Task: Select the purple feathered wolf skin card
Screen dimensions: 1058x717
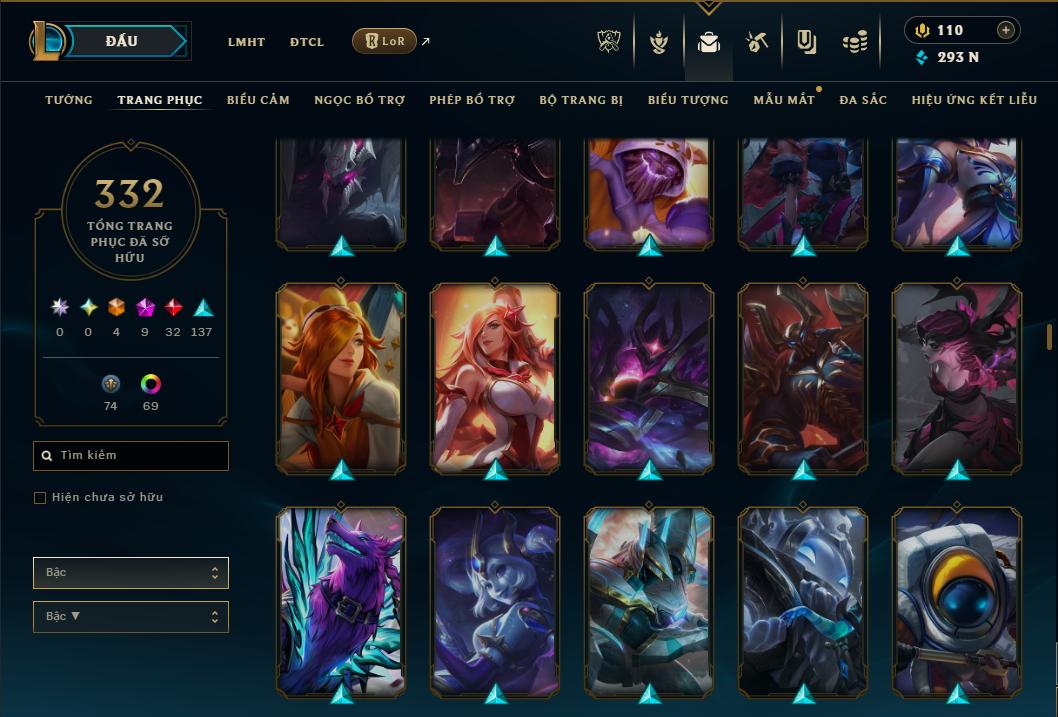Action: click(341, 598)
